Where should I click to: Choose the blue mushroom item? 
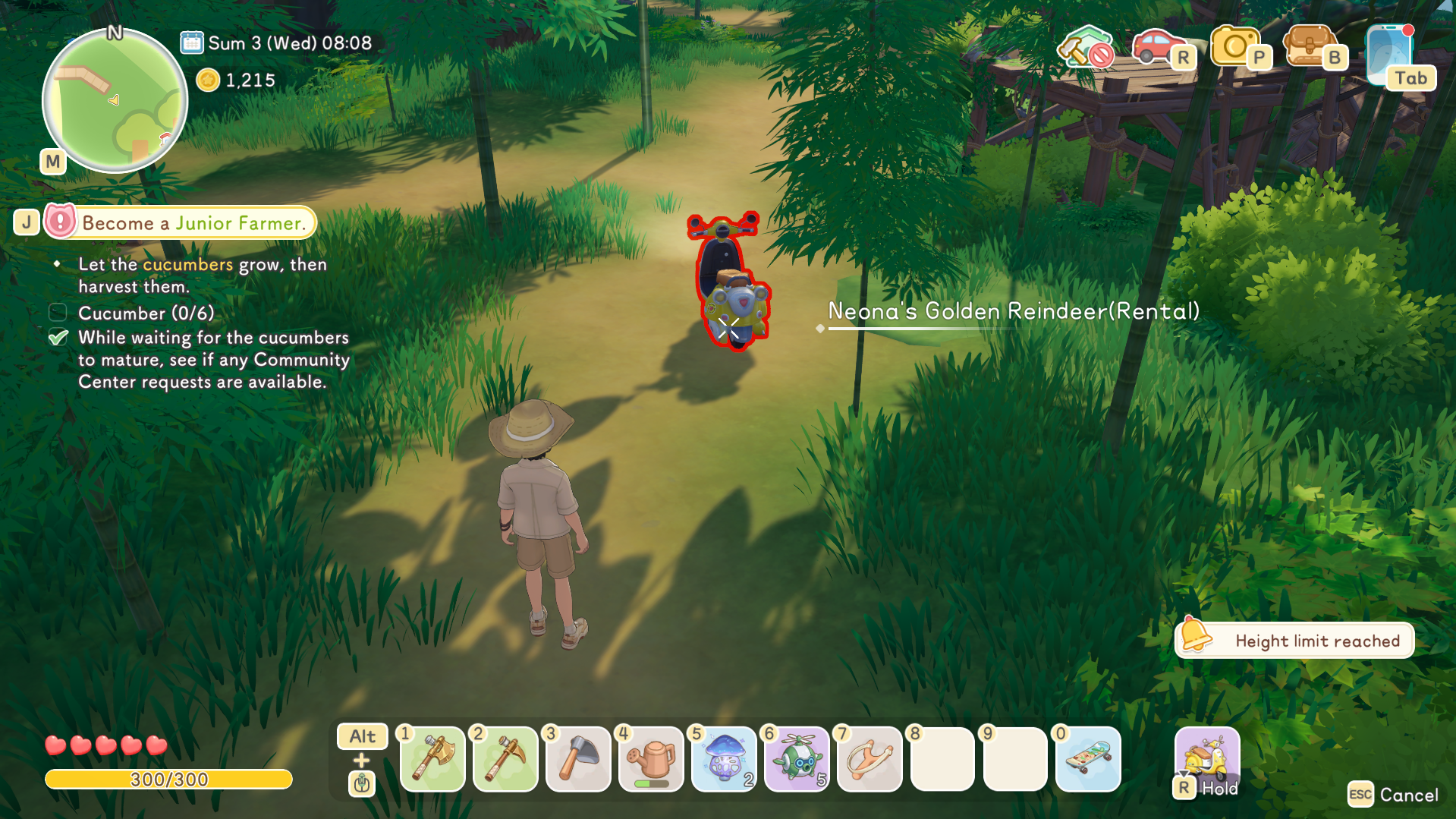(x=724, y=758)
